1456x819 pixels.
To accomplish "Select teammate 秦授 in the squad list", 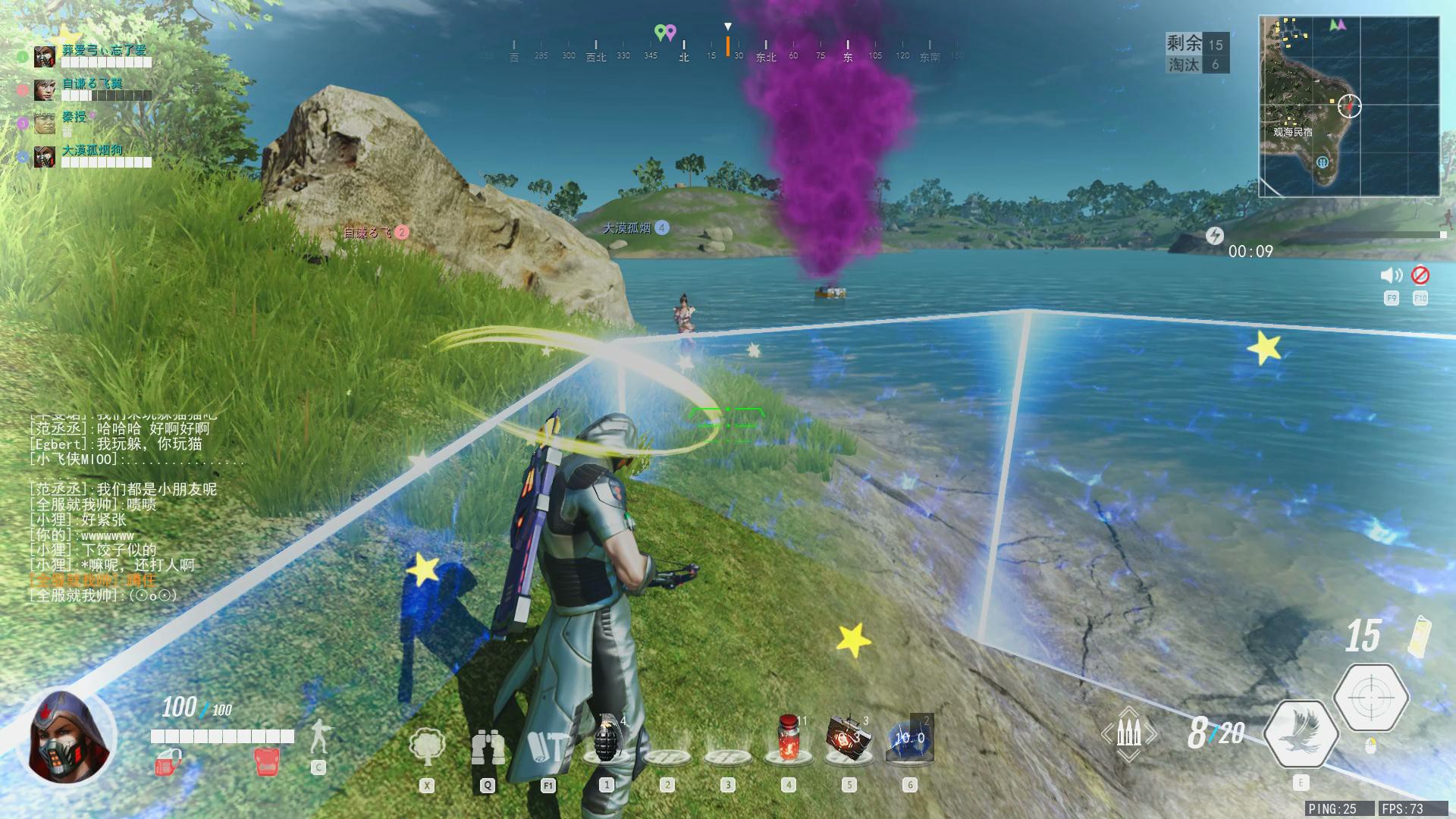I will [x=74, y=118].
